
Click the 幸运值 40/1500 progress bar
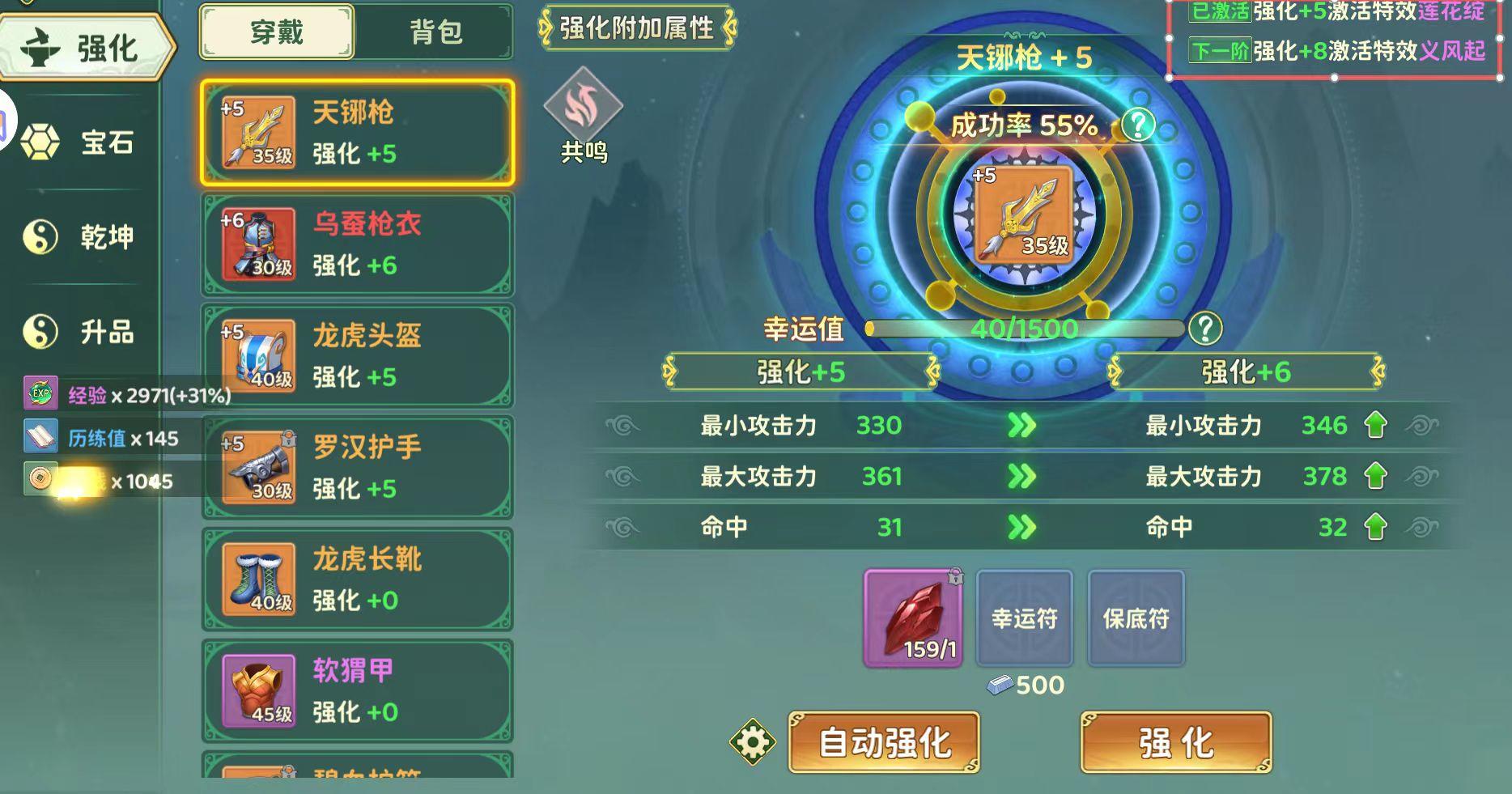pyautogui.click(x=1025, y=329)
